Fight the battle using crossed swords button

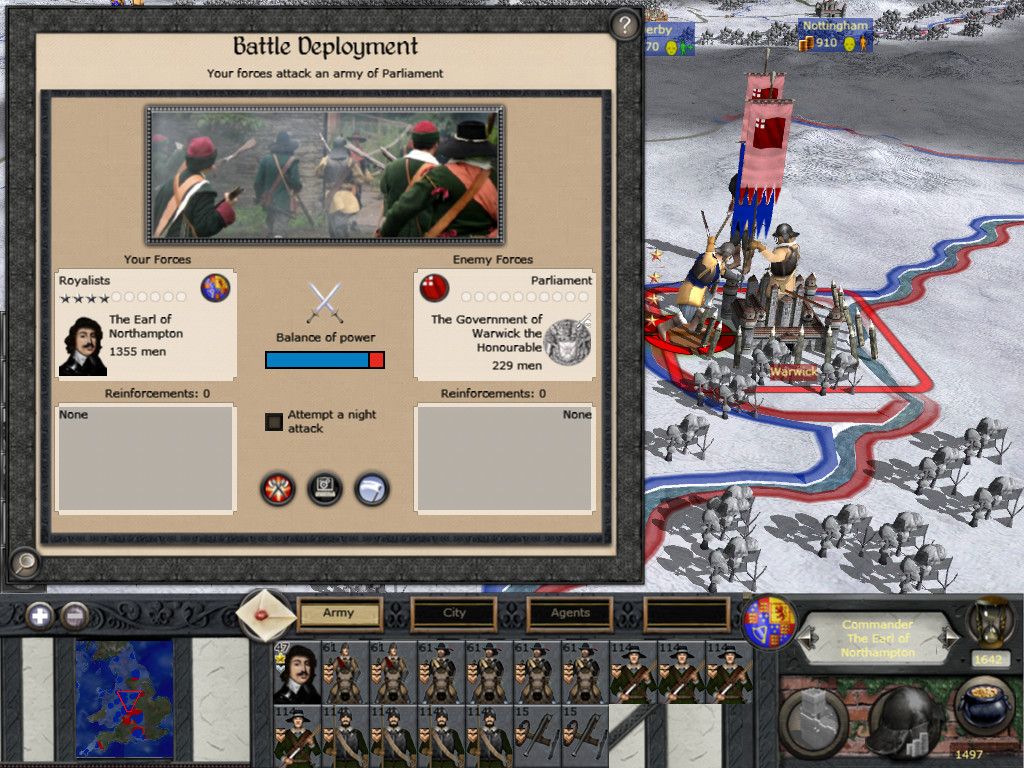tap(278, 489)
